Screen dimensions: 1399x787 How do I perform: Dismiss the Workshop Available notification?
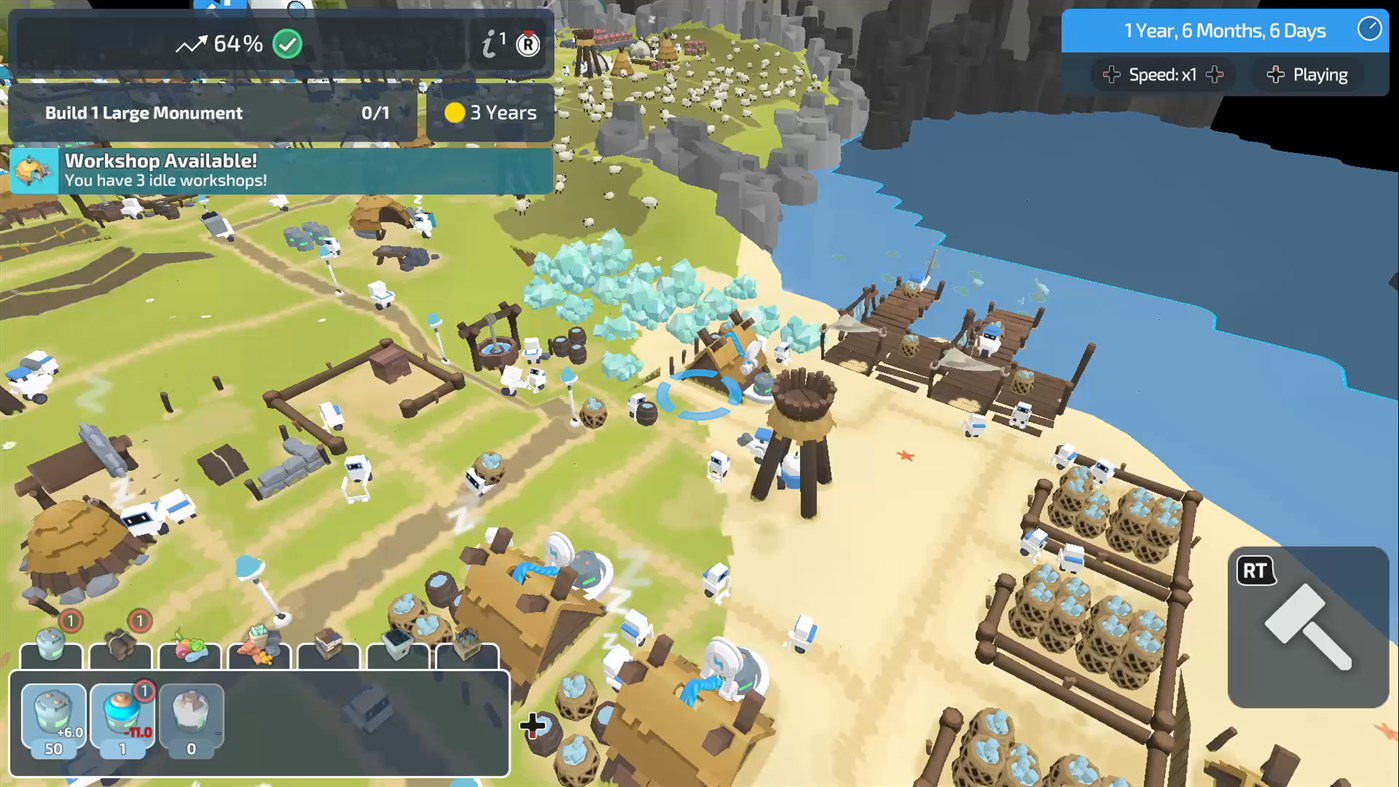point(280,170)
